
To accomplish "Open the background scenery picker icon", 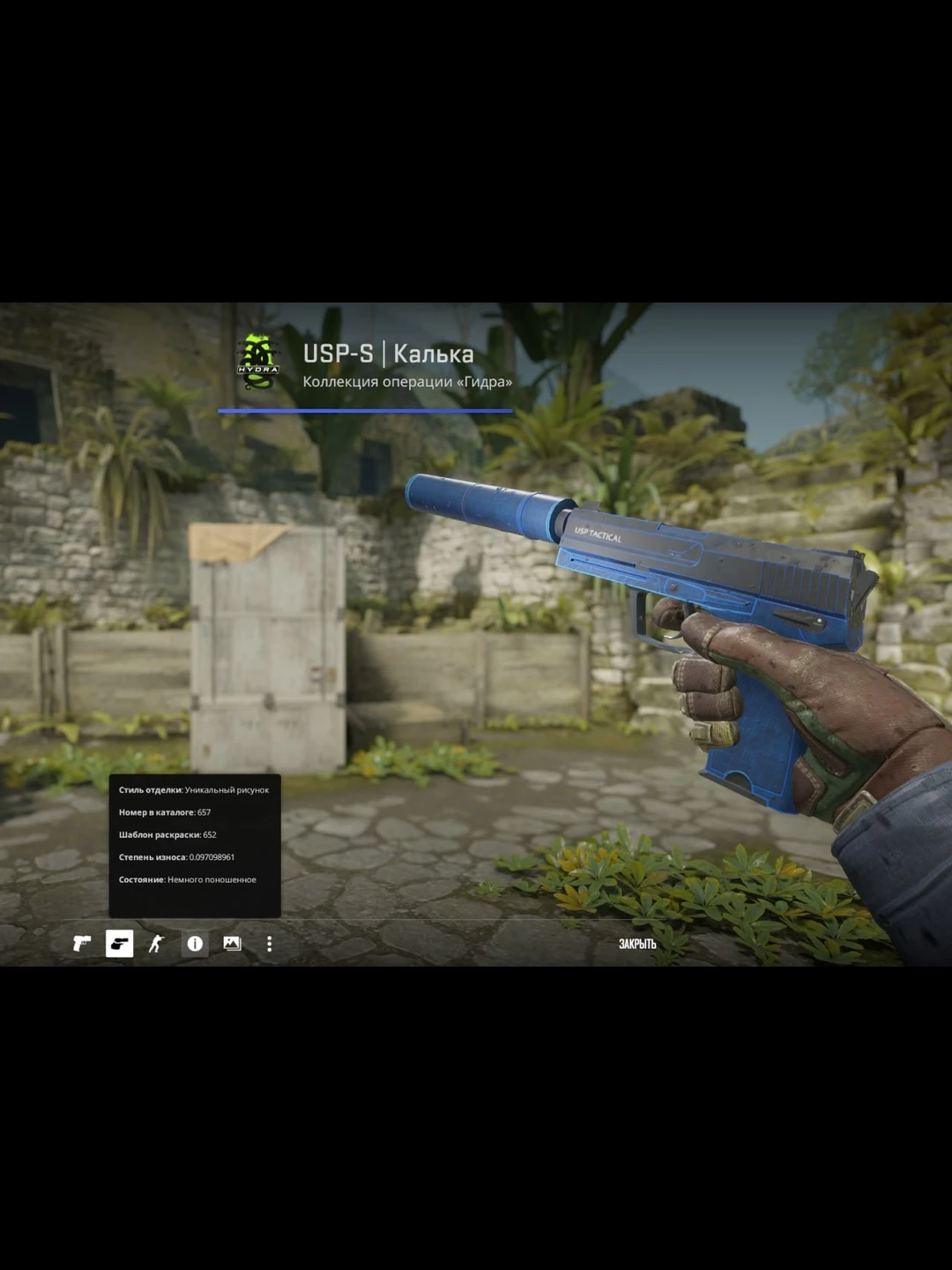I will (x=232, y=944).
